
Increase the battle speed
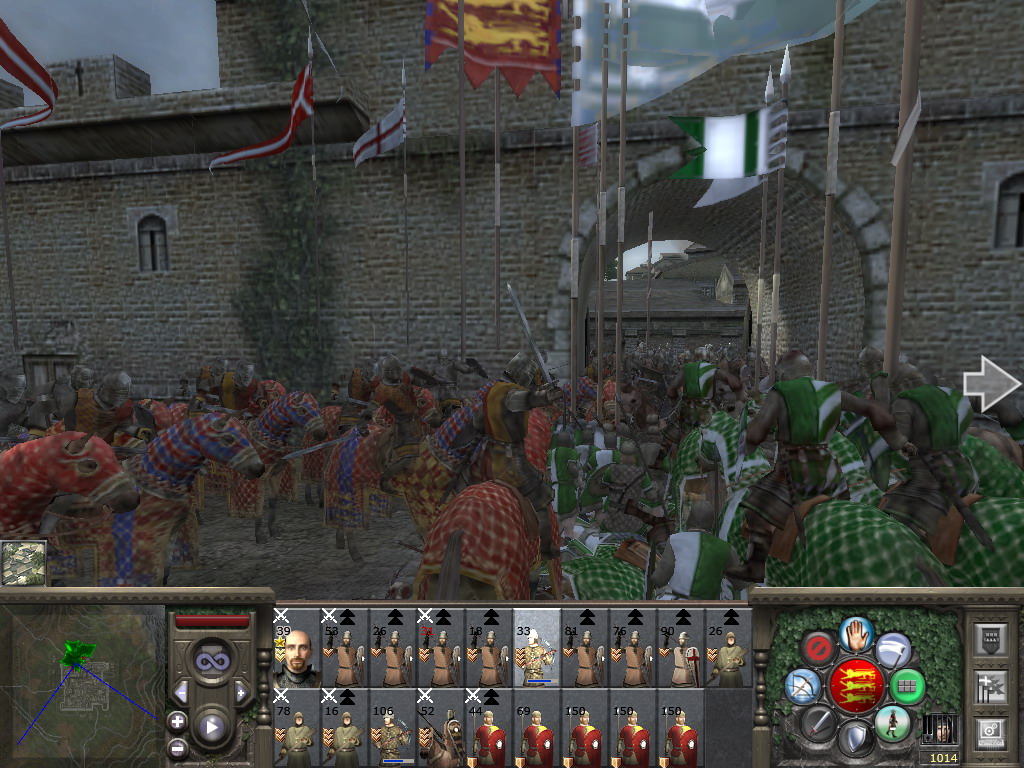click(x=241, y=692)
